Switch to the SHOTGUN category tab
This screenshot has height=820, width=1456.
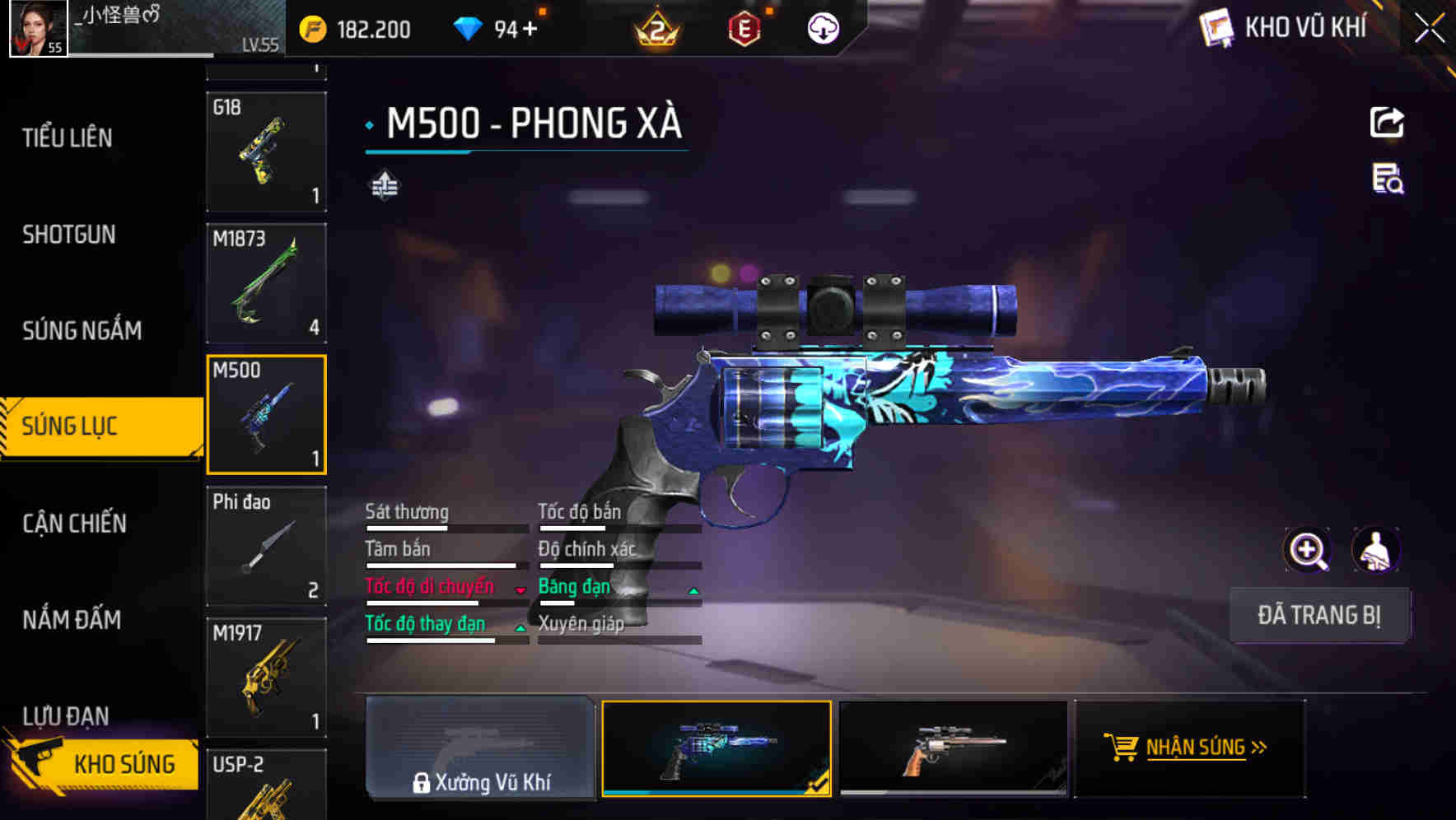[x=68, y=235]
